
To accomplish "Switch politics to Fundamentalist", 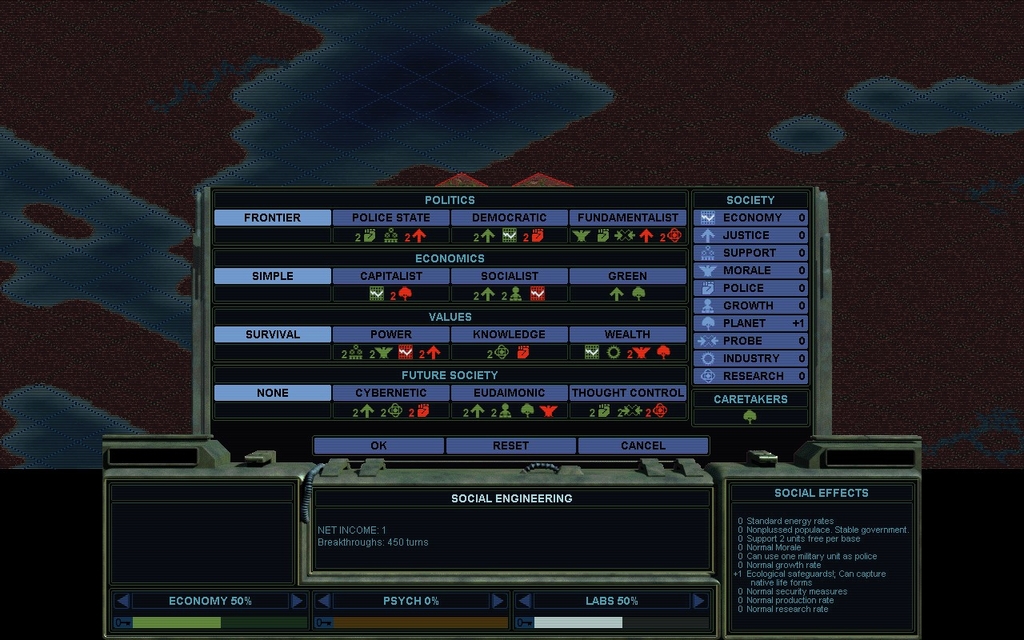I will (x=627, y=218).
